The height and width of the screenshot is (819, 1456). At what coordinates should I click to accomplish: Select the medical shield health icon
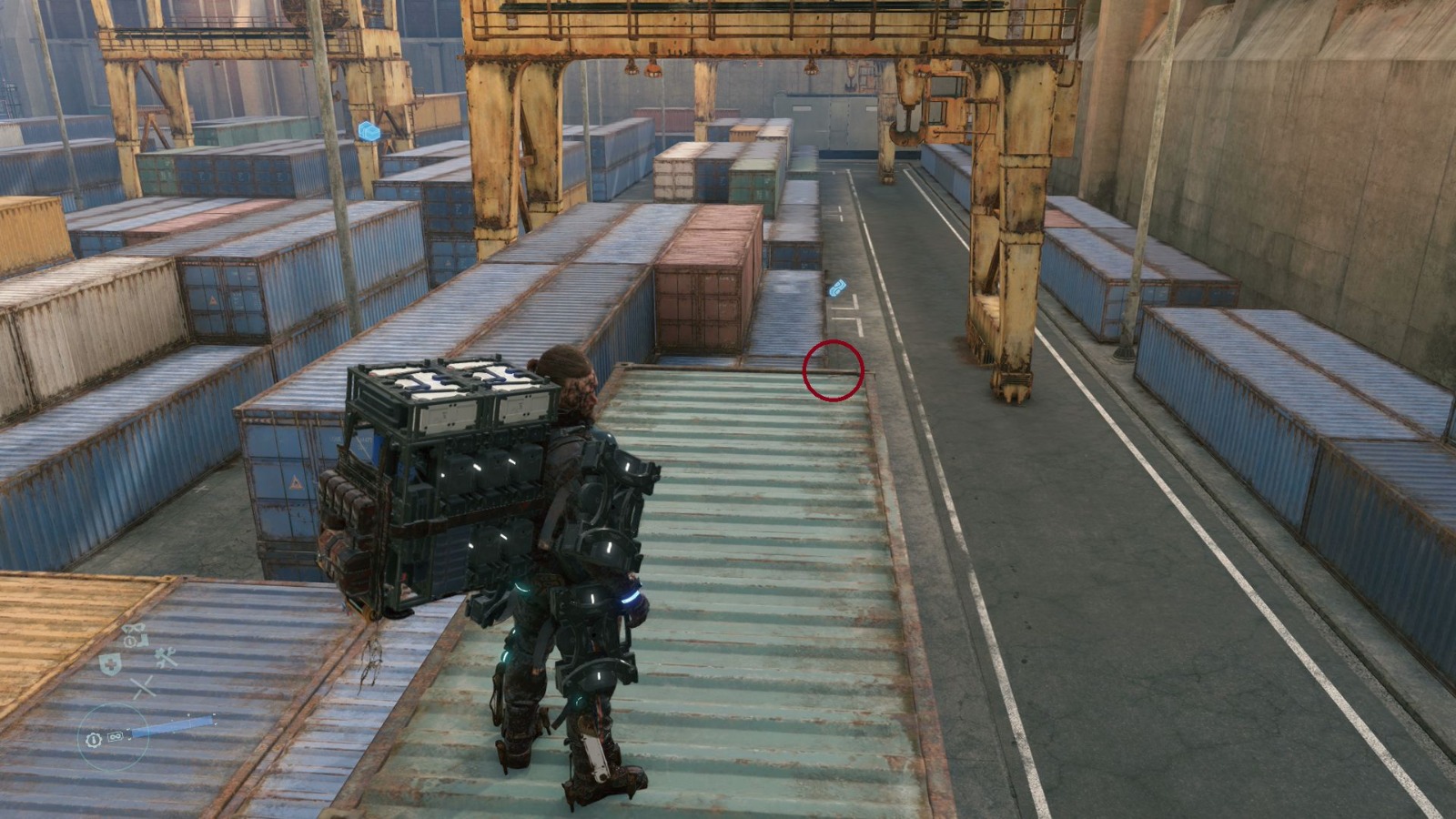pos(110,663)
